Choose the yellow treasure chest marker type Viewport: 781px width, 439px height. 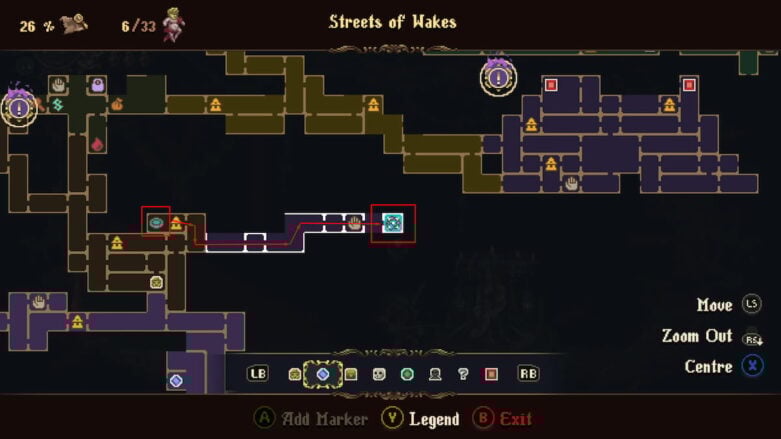coord(351,374)
